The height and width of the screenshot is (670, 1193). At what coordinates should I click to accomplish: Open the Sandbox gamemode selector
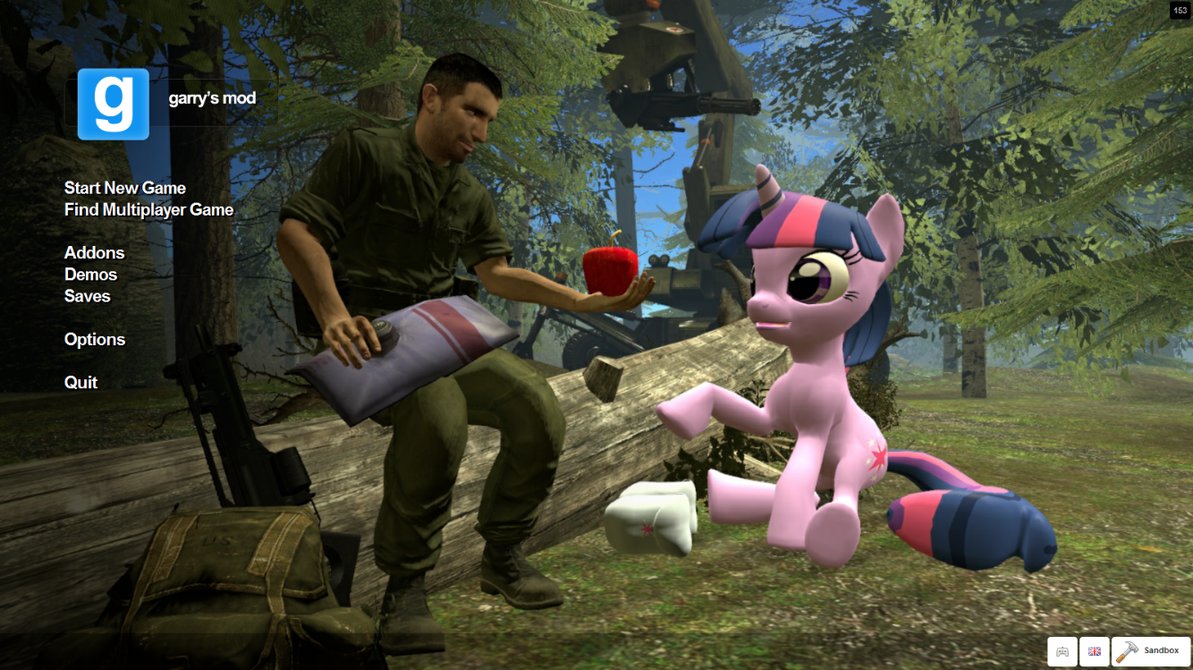(x=1151, y=651)
